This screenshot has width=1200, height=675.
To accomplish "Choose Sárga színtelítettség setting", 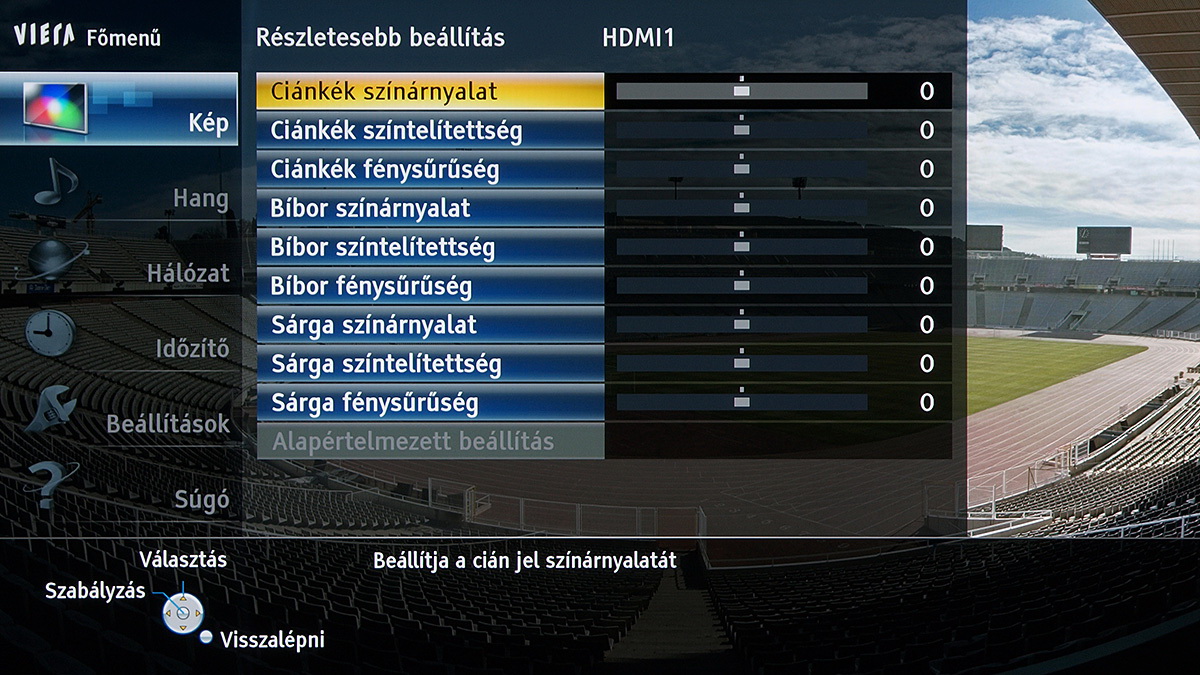I will 430,364.
